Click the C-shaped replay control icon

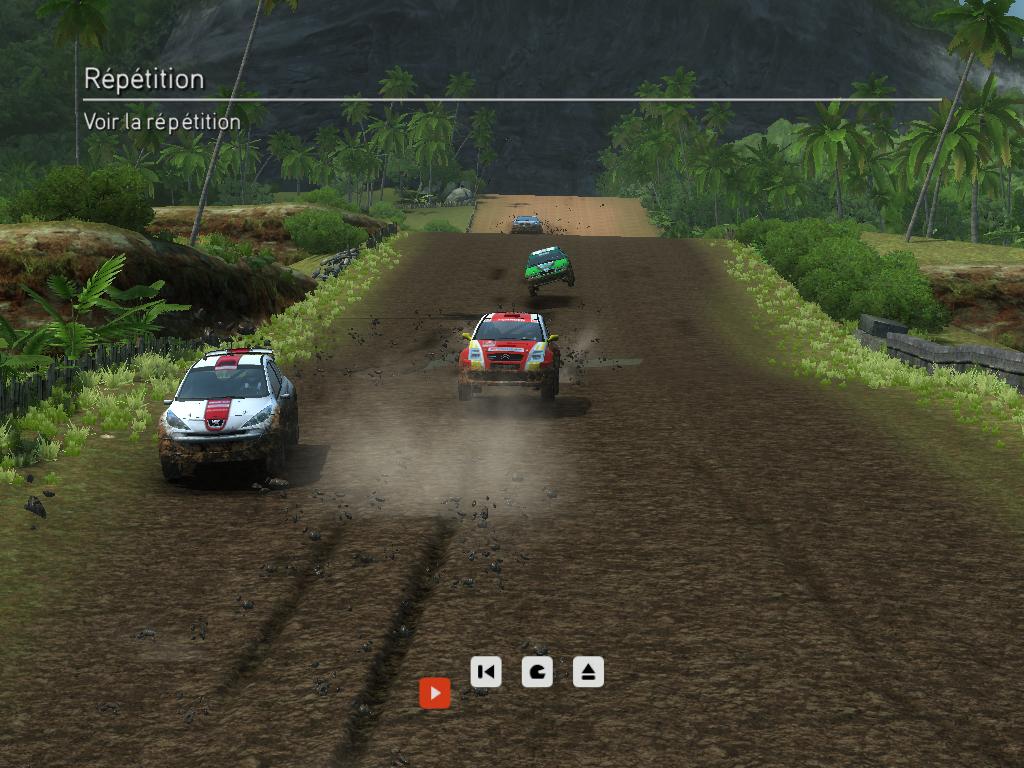coord(537,671)
